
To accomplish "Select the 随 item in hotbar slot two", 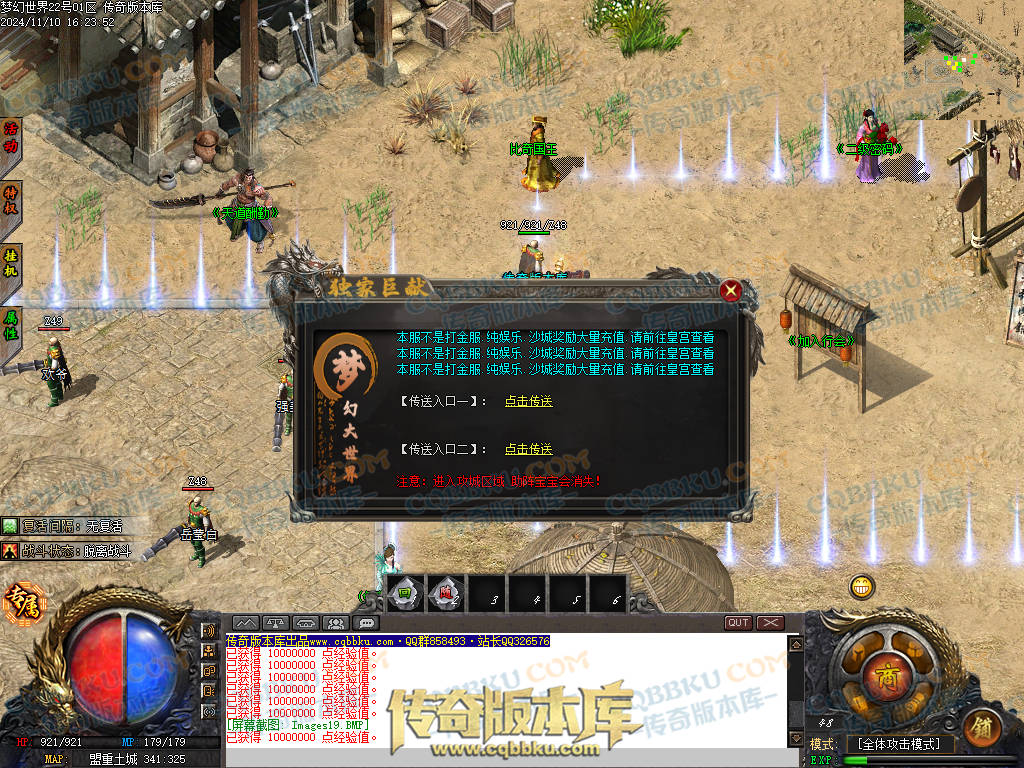I will pos(447,593).
